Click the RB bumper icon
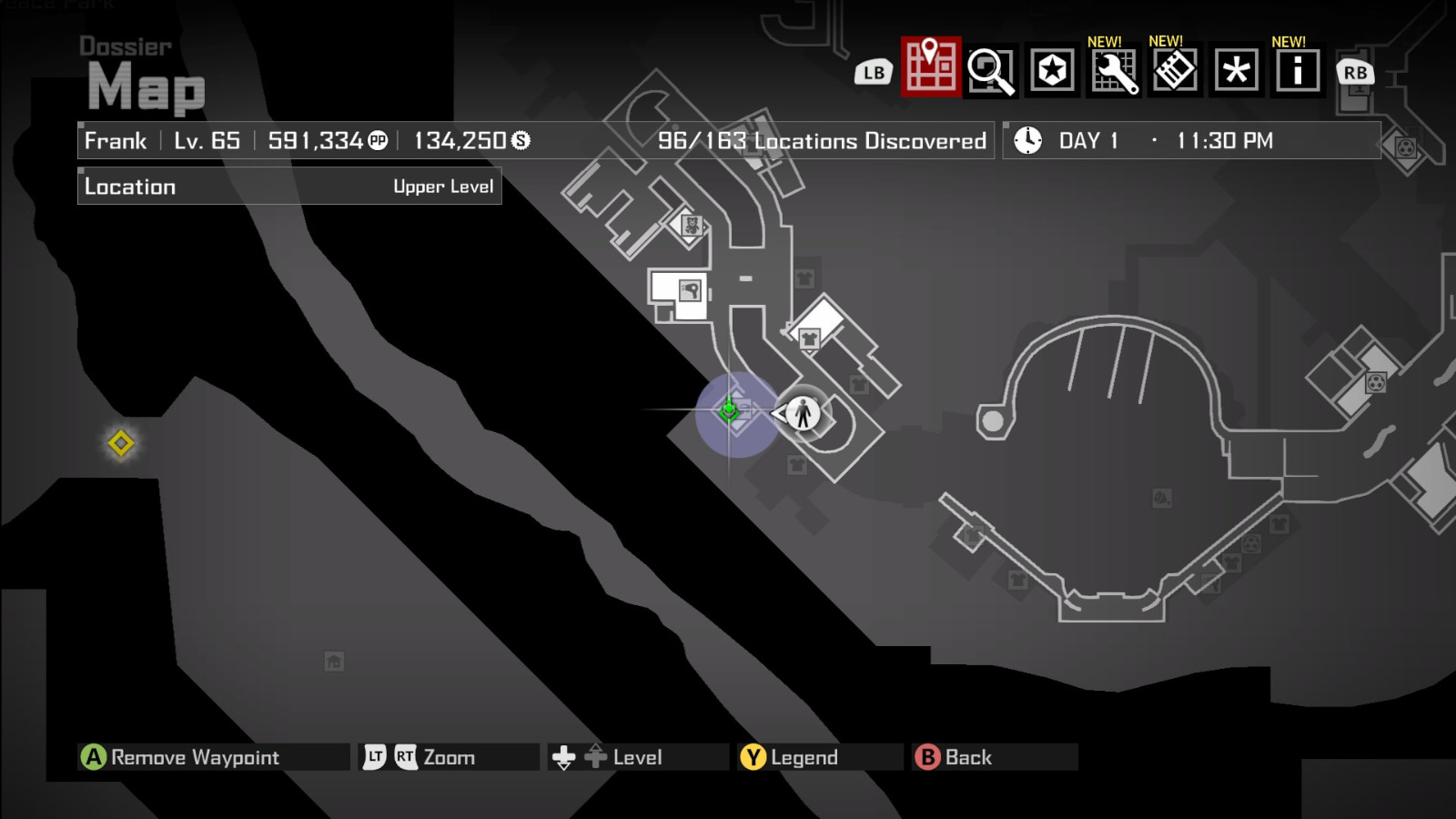Image resolution: width=1456 pixels, height=819 pixels. pyautogui.click(x=1355, y=71)
